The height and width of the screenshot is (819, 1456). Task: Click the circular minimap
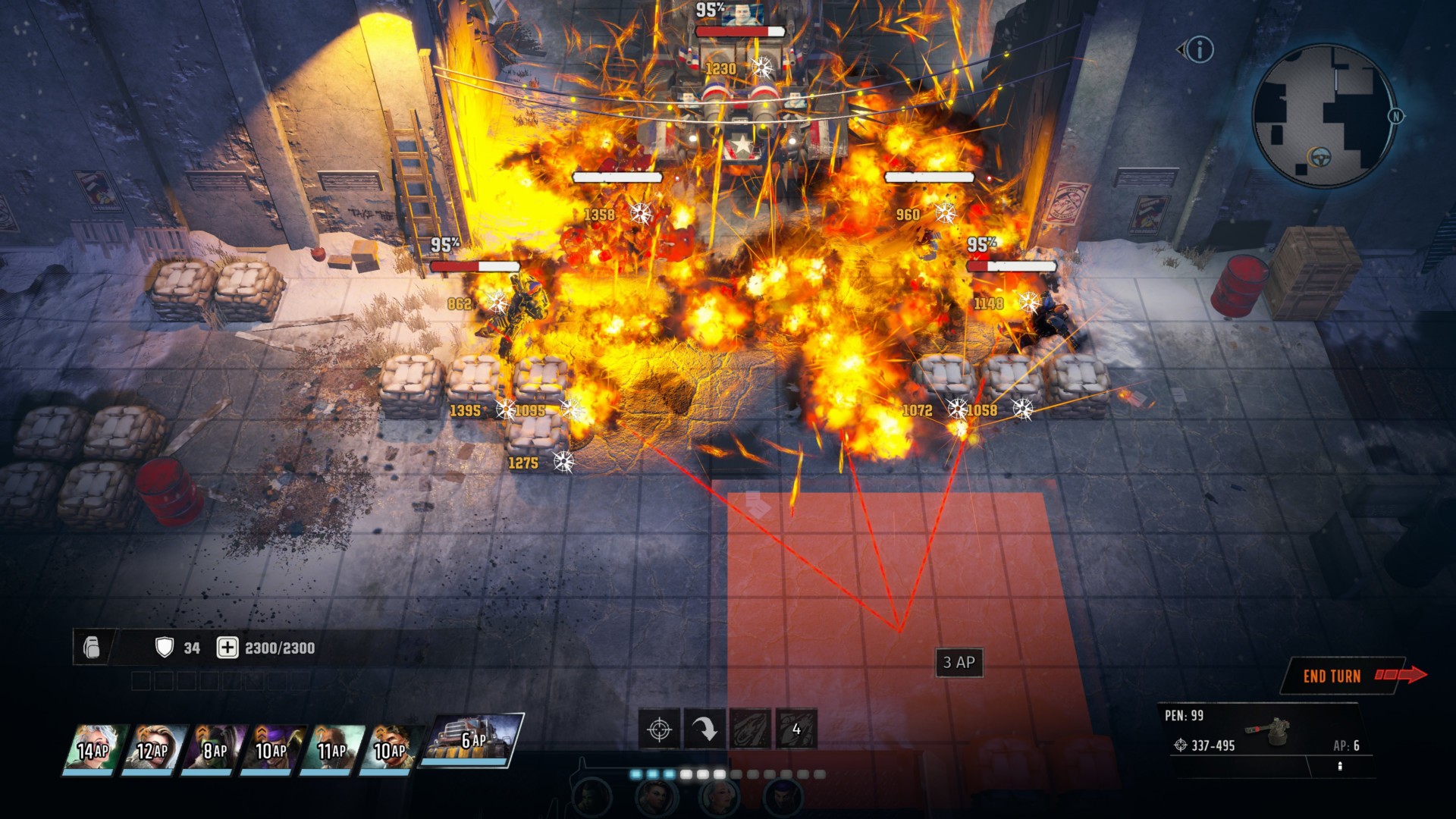1323,115
